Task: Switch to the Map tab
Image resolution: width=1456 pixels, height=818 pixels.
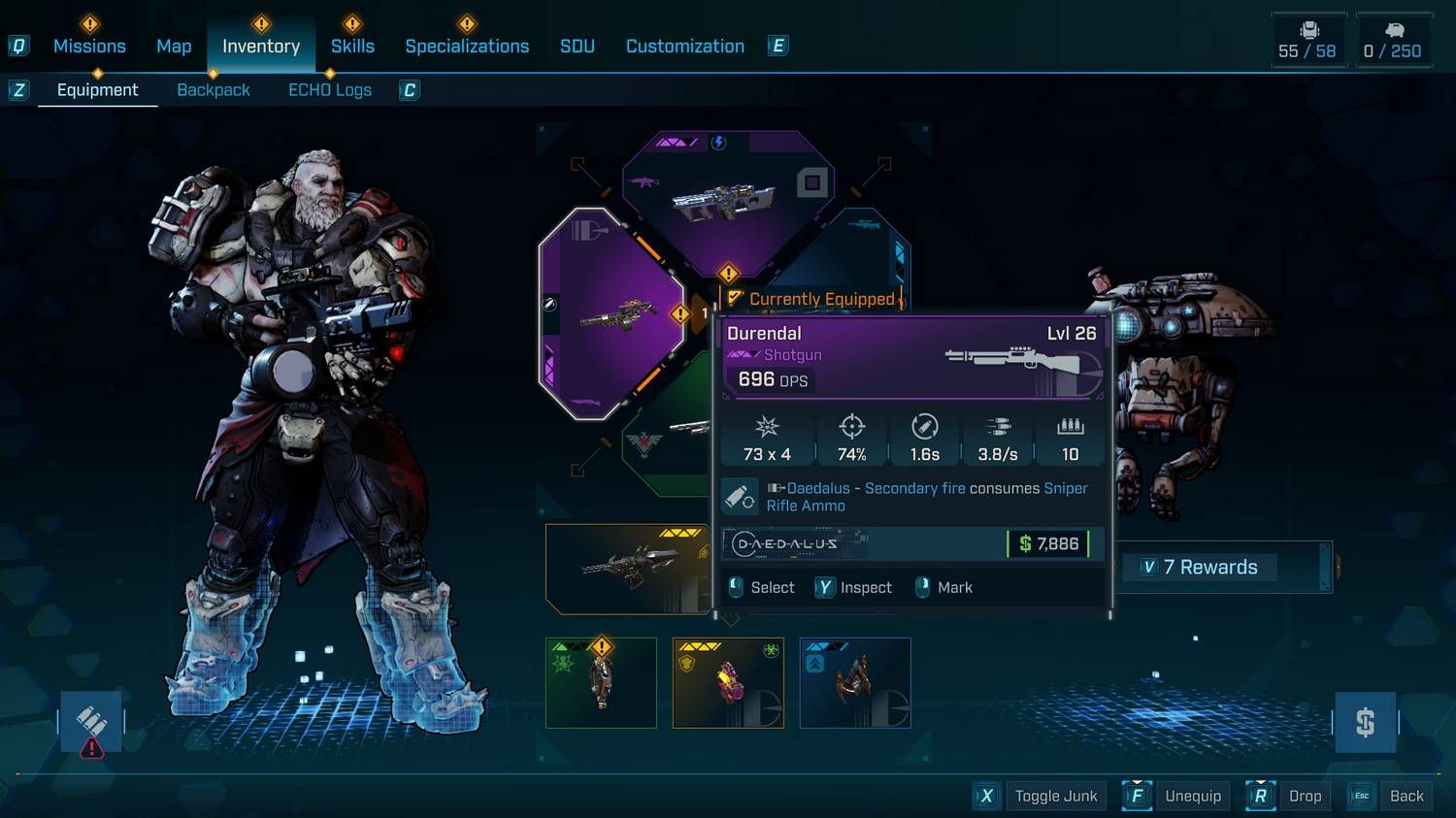Action: pos(174,46)
